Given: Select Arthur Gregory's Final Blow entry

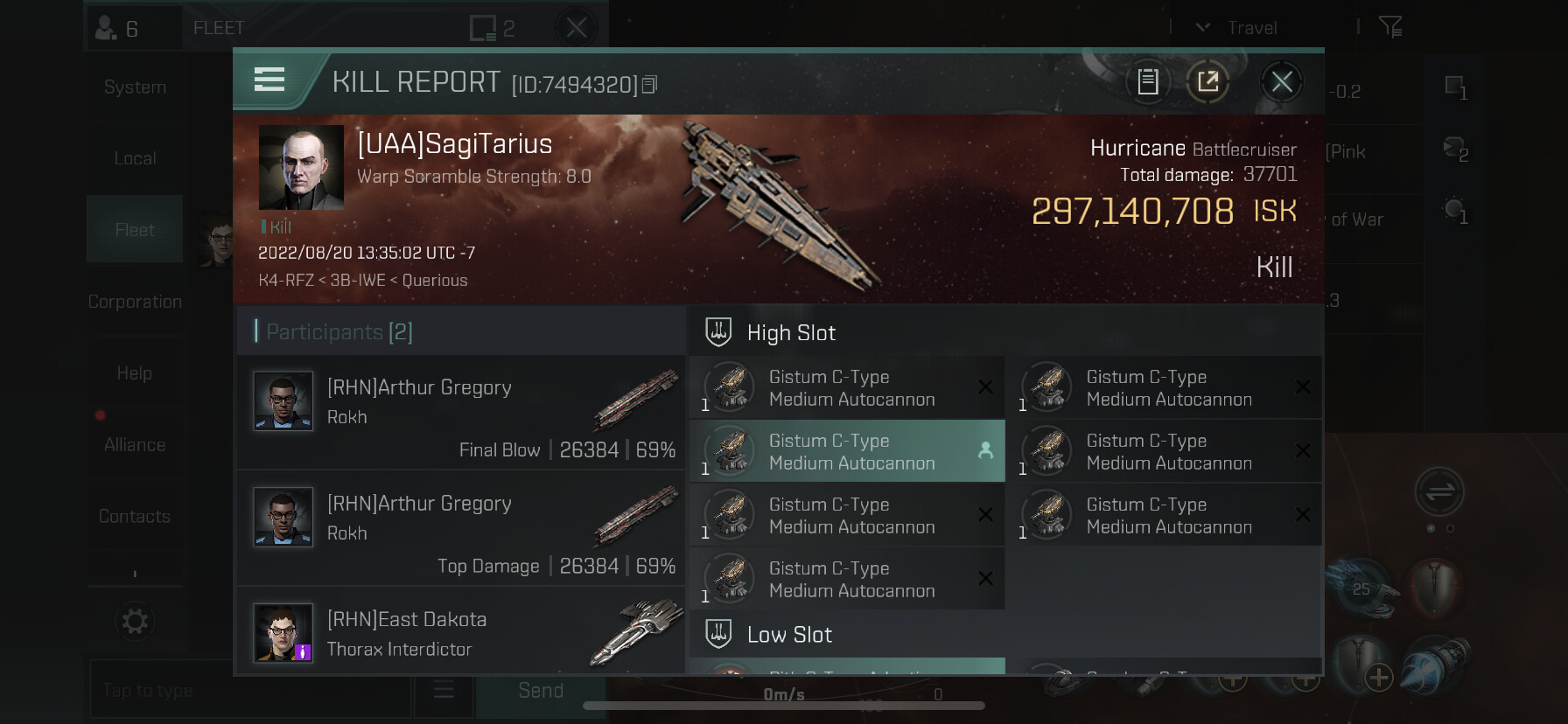Looking at the screenshot, I should 461,412.
